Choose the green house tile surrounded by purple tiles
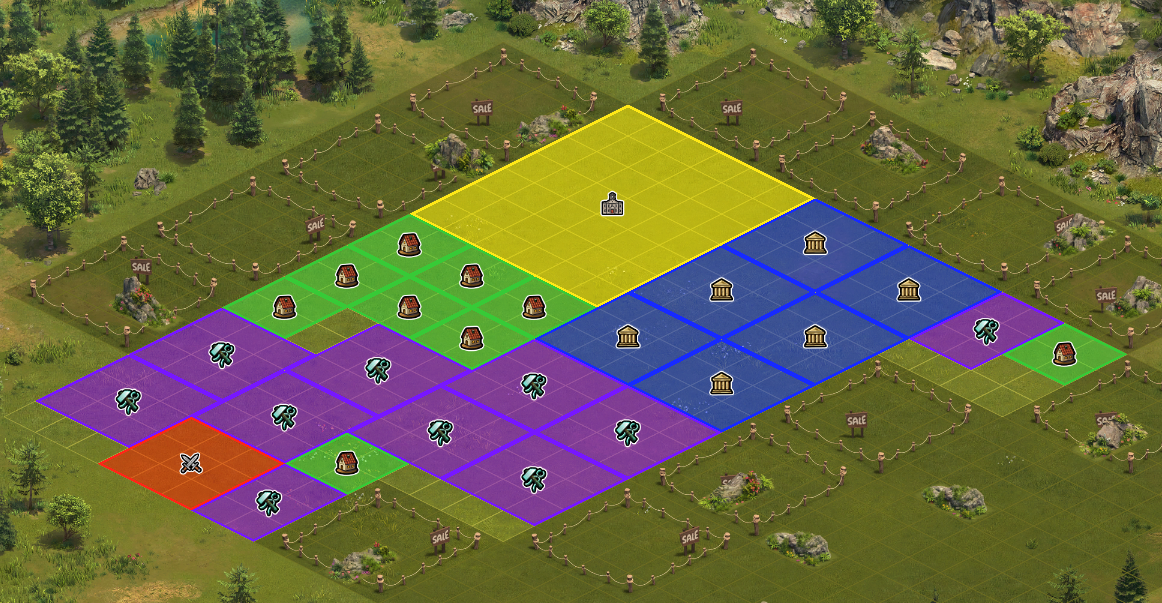 pos(346,463)
